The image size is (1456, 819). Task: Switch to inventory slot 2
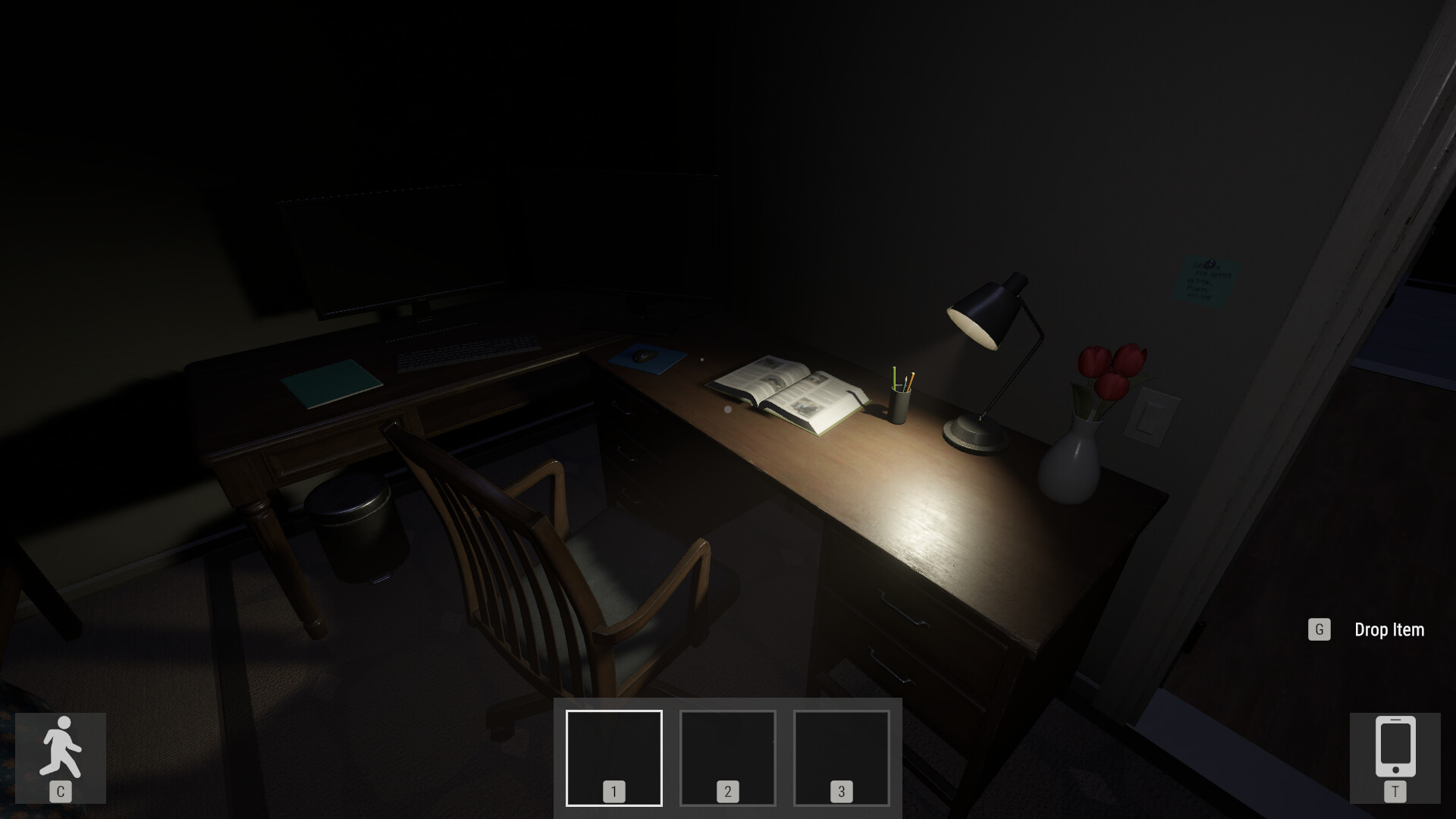point(726,757)
